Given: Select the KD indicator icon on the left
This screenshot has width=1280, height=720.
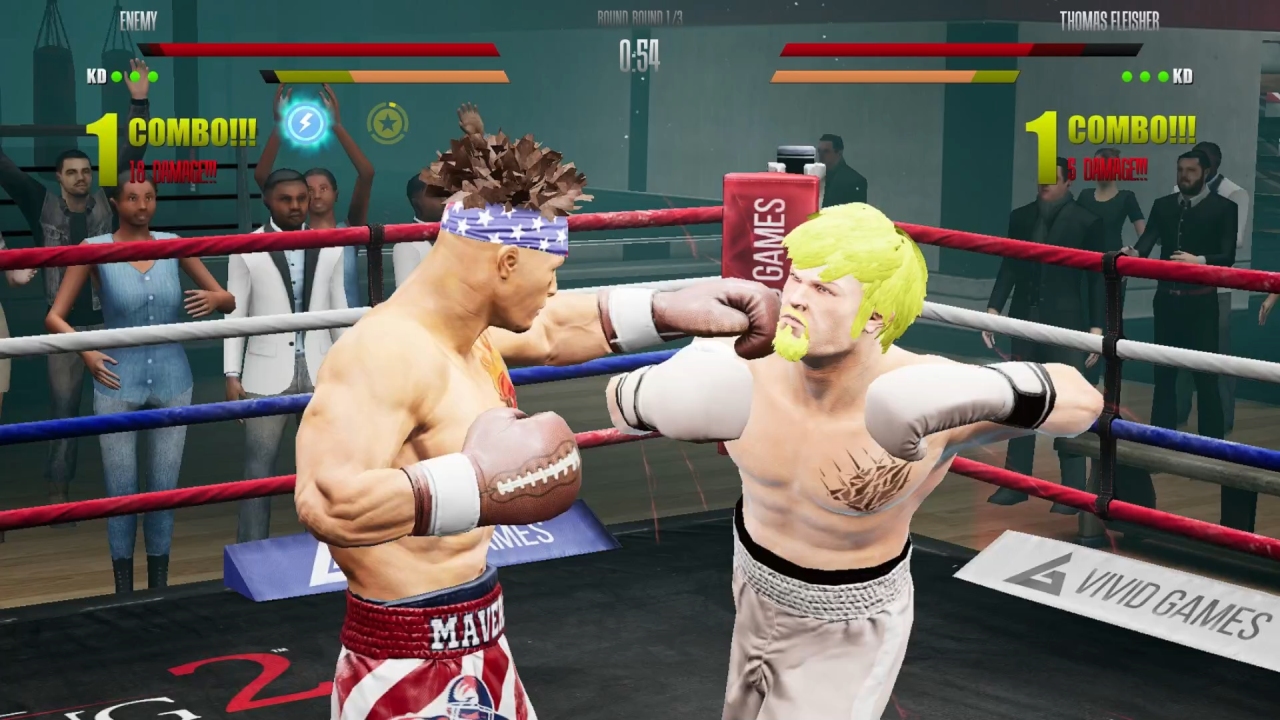Looking at the screenshot, I should (x=97, y=75).
